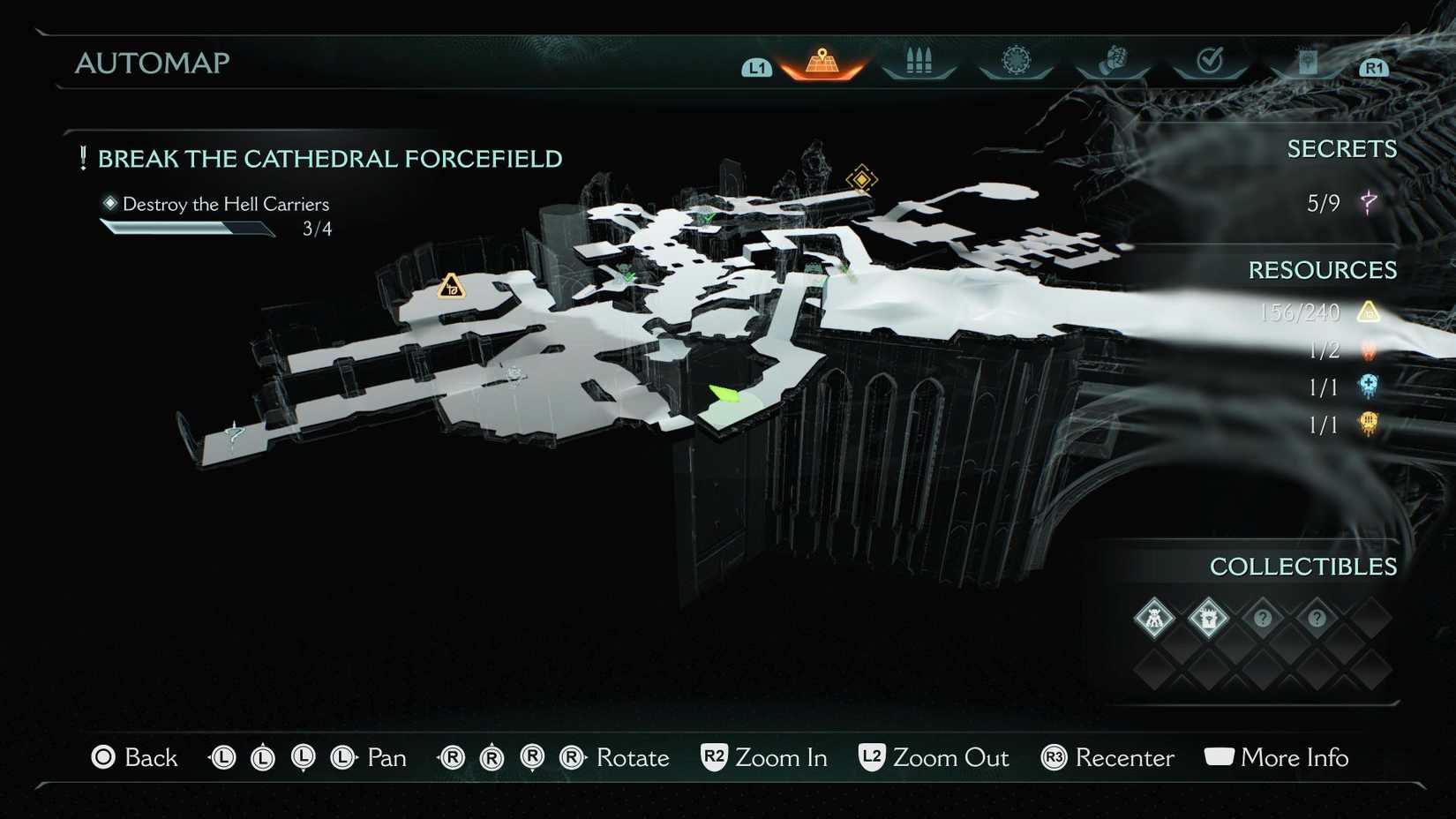Click the Hell Carriers progress bar
The image size is (1456, 819).
click(187, 228)
